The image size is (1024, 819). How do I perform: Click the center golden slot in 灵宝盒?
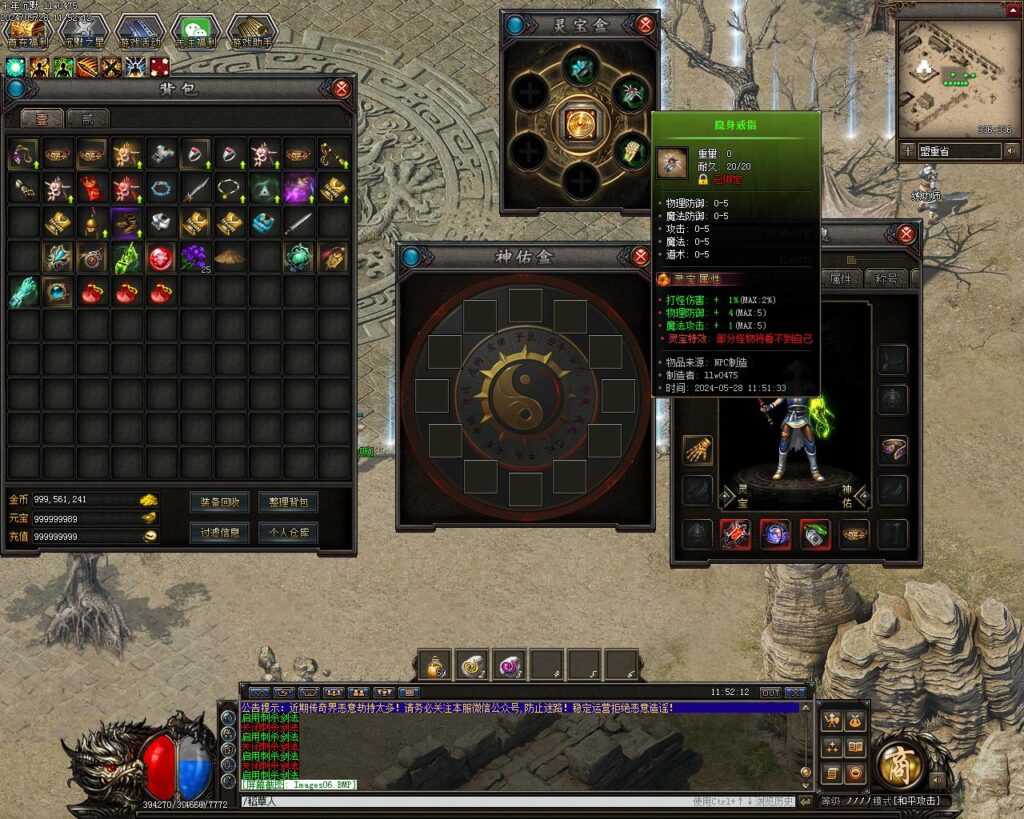coord(580,123)
